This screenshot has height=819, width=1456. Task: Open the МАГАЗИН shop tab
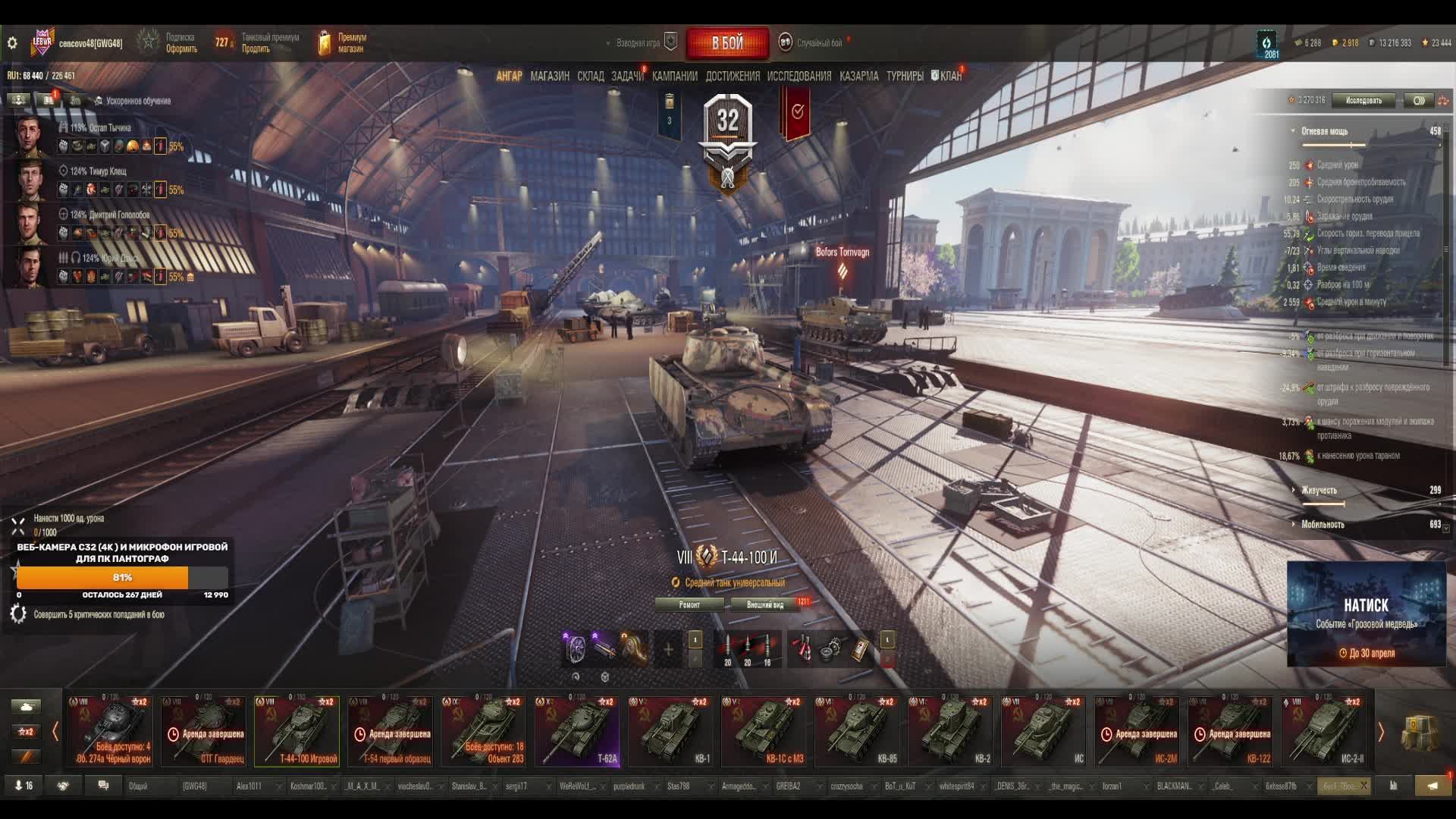[x=550, y=76]
